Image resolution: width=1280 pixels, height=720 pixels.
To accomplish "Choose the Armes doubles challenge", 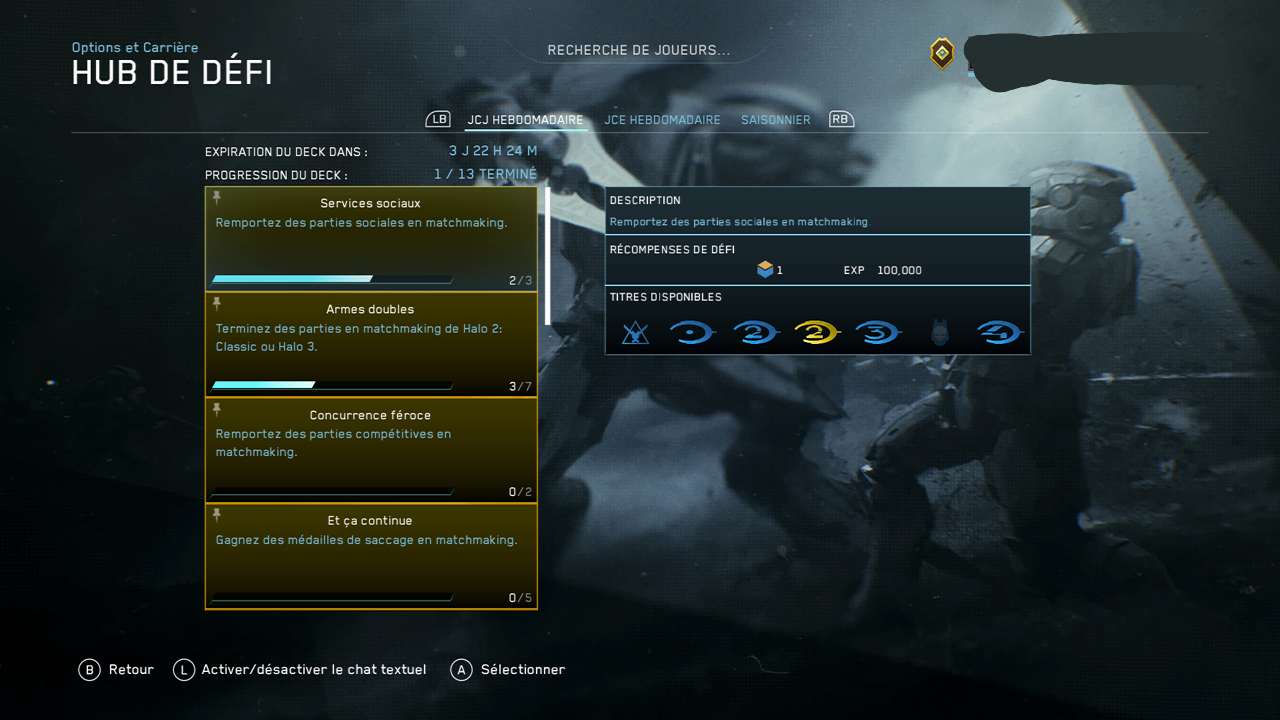I will pos(371,345).
